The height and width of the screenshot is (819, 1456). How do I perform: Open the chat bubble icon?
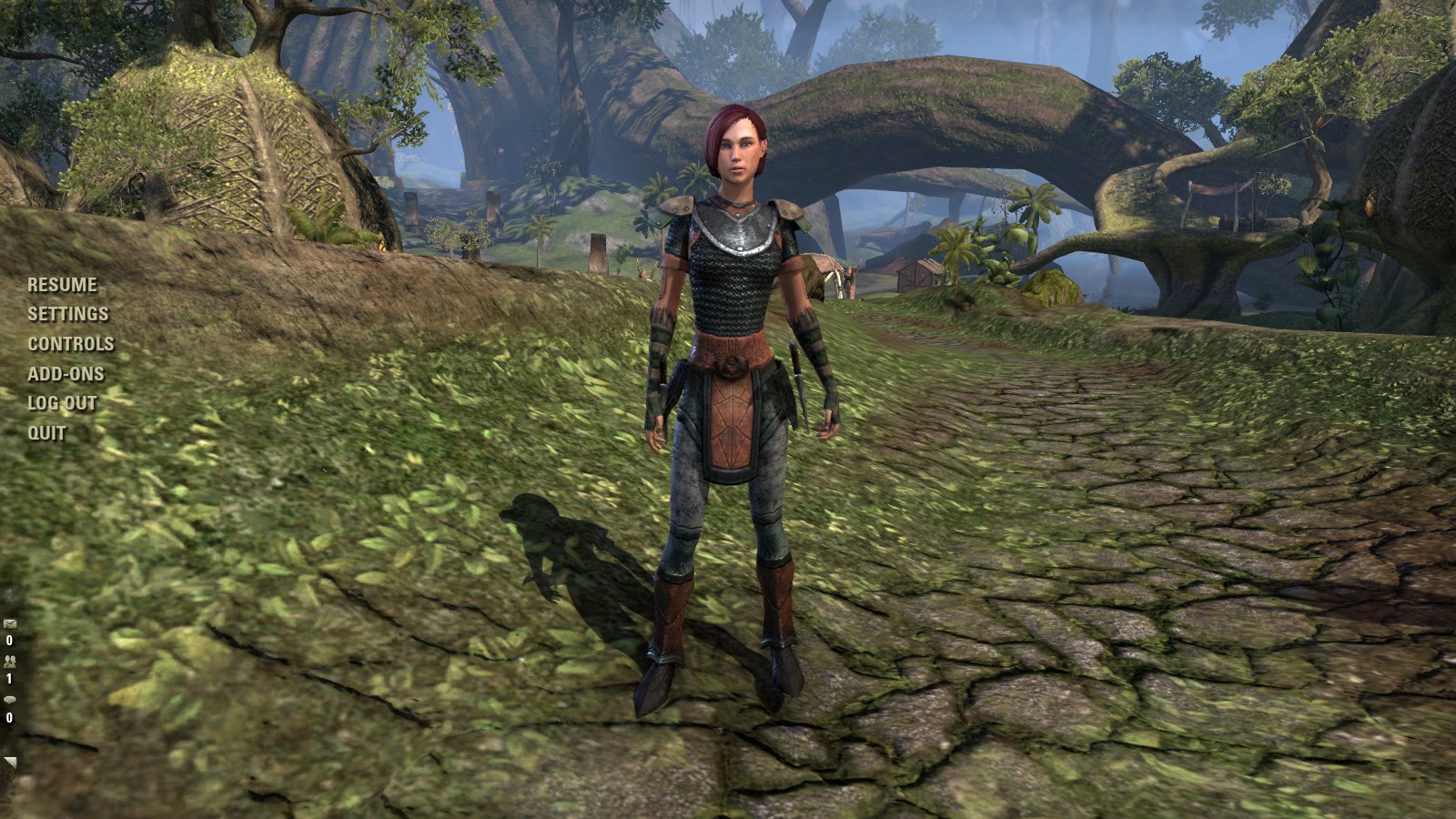11,700
